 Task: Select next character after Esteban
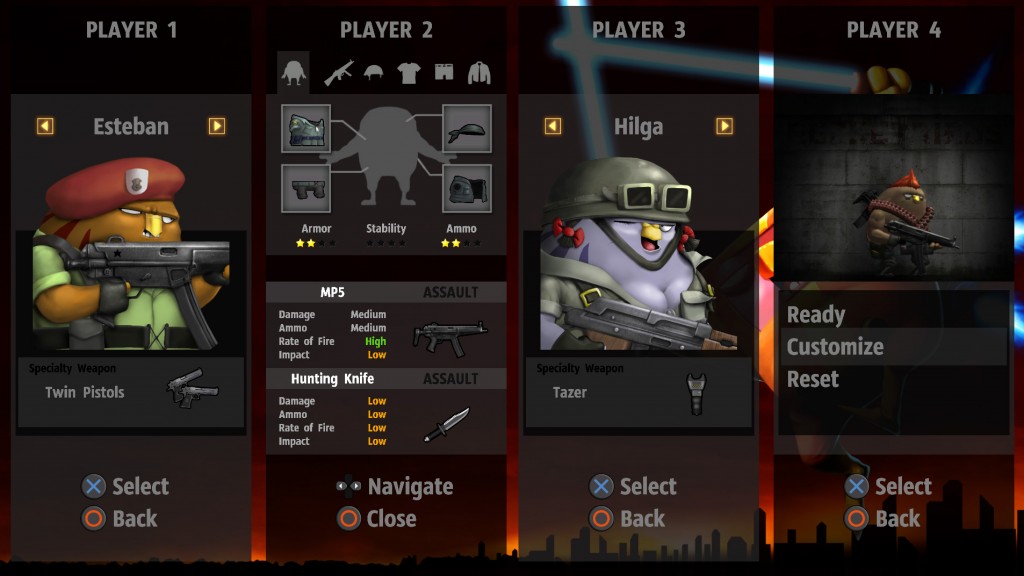(x=217, y=126)
